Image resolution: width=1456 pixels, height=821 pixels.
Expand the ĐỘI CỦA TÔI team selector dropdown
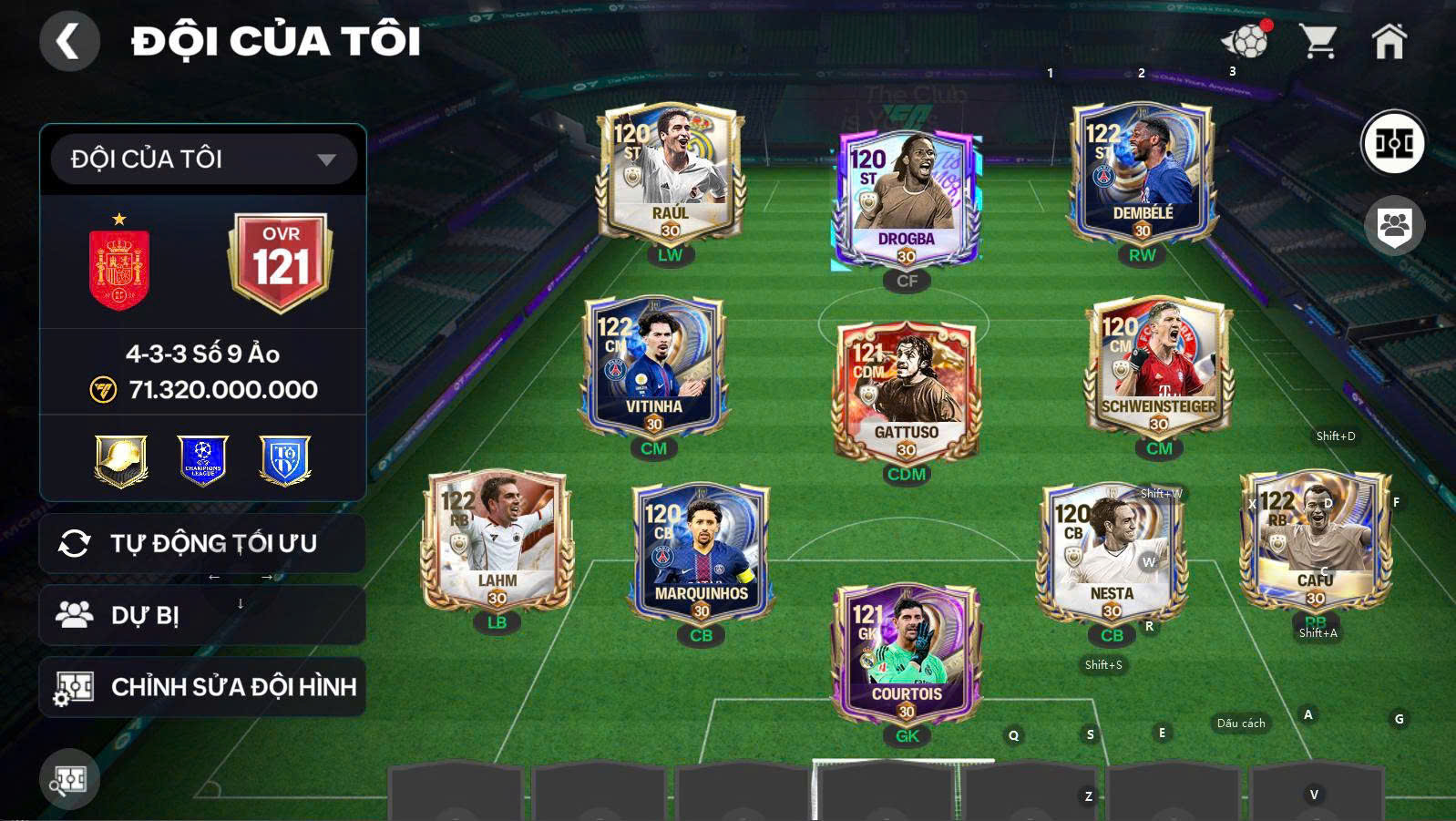tap(202, 159)
